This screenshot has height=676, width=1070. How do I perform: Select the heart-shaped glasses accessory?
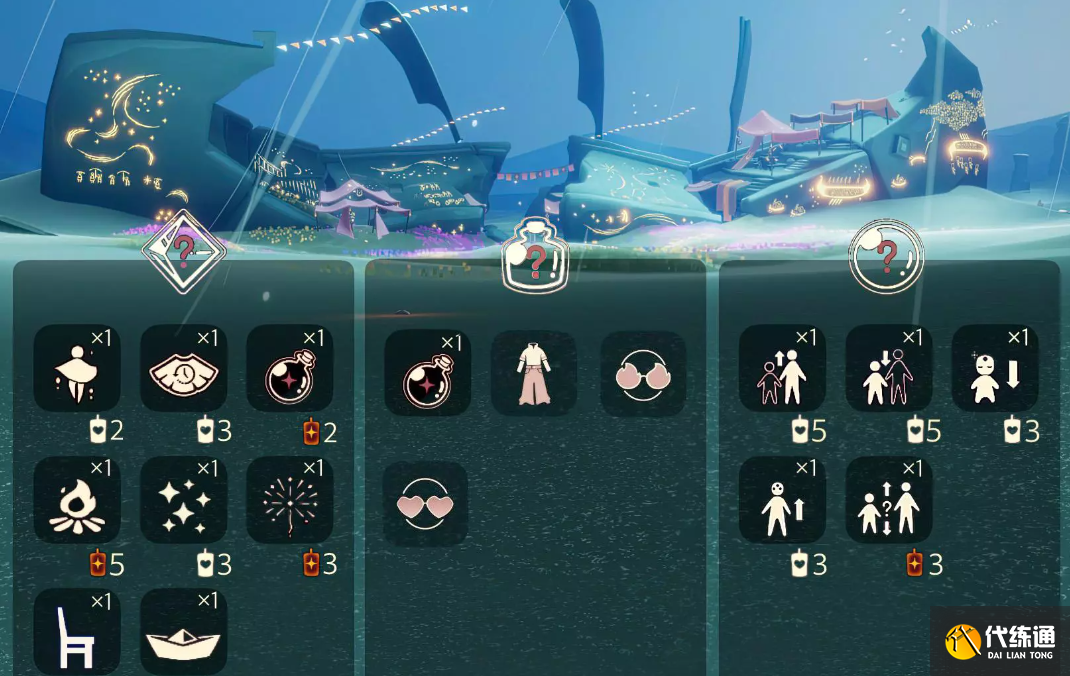[x=425, y=504]
